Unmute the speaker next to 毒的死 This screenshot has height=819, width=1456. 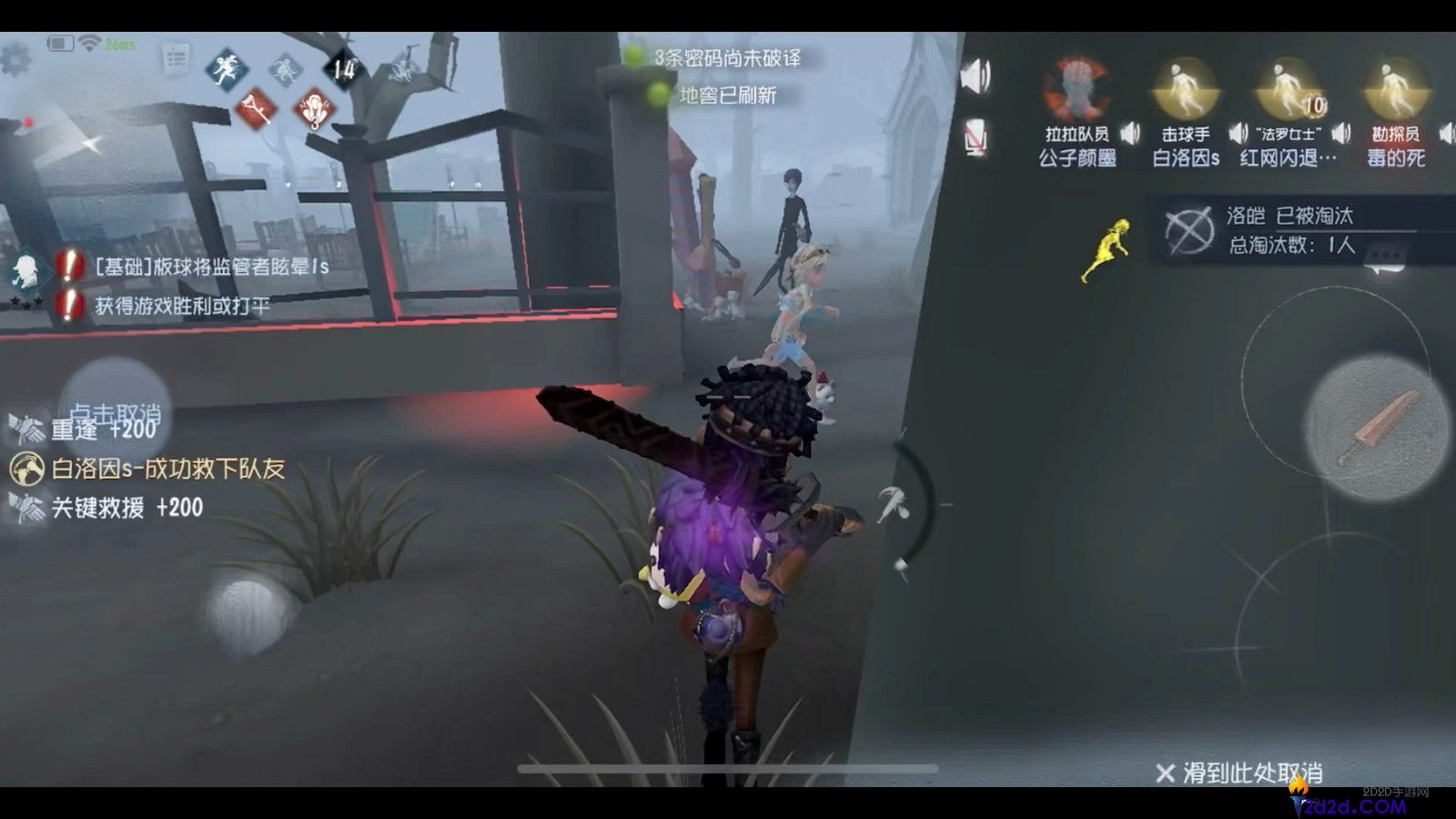tap(1446, 132)
